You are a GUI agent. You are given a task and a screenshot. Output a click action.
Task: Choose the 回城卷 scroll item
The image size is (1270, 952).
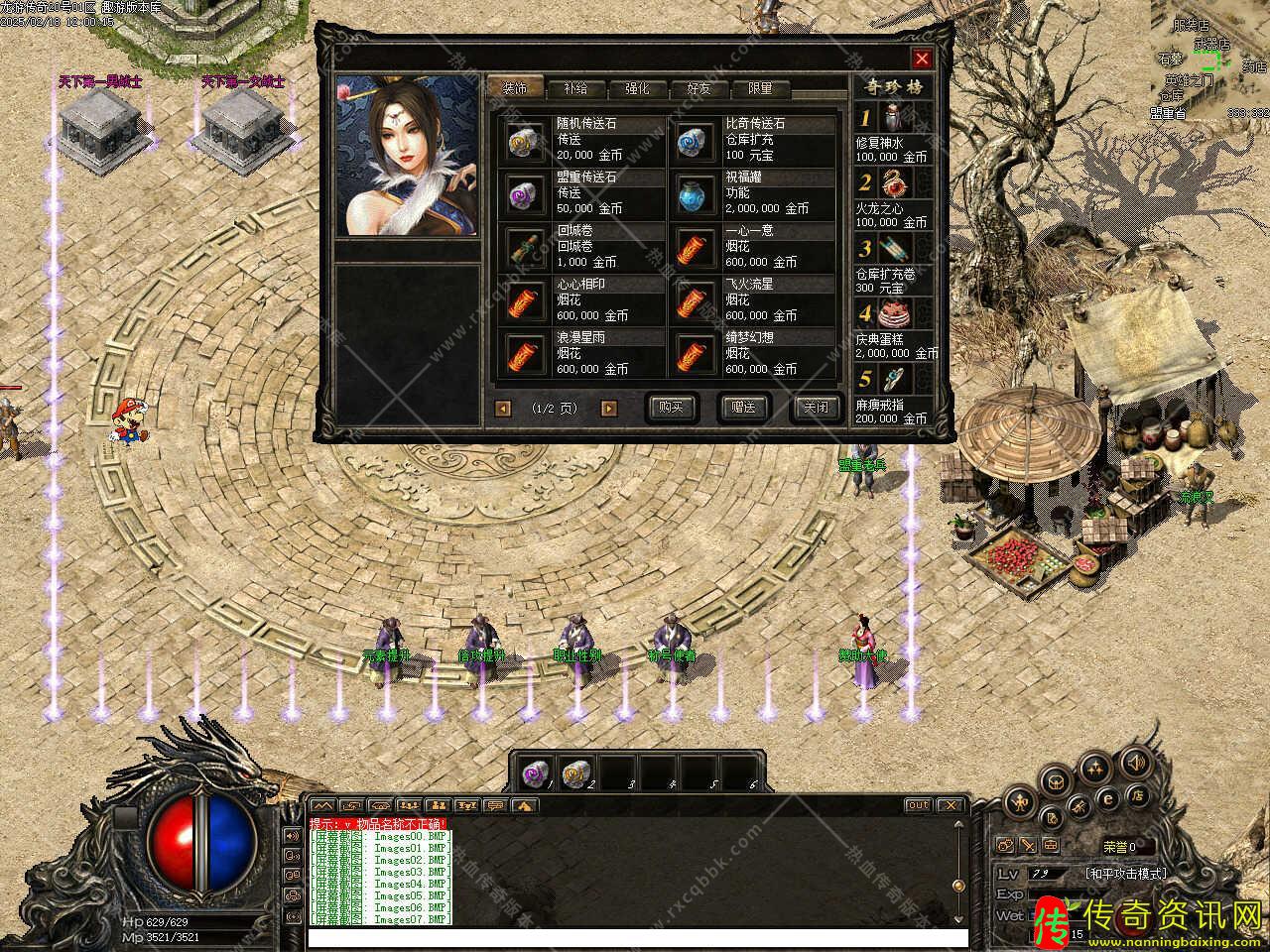pyautogui.click(x=522, y=248)
